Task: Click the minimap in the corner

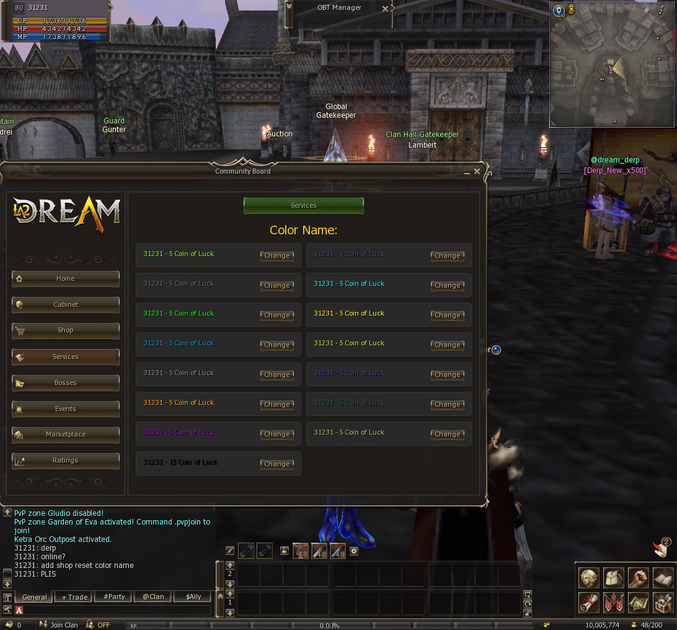Action: (x=610, y=65)
